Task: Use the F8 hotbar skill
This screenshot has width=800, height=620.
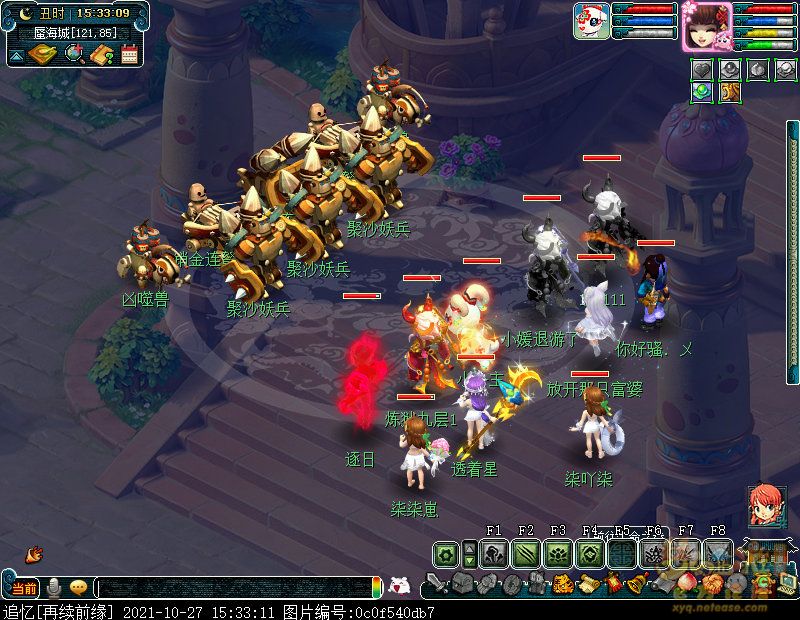Action: (x=718, y=553)
